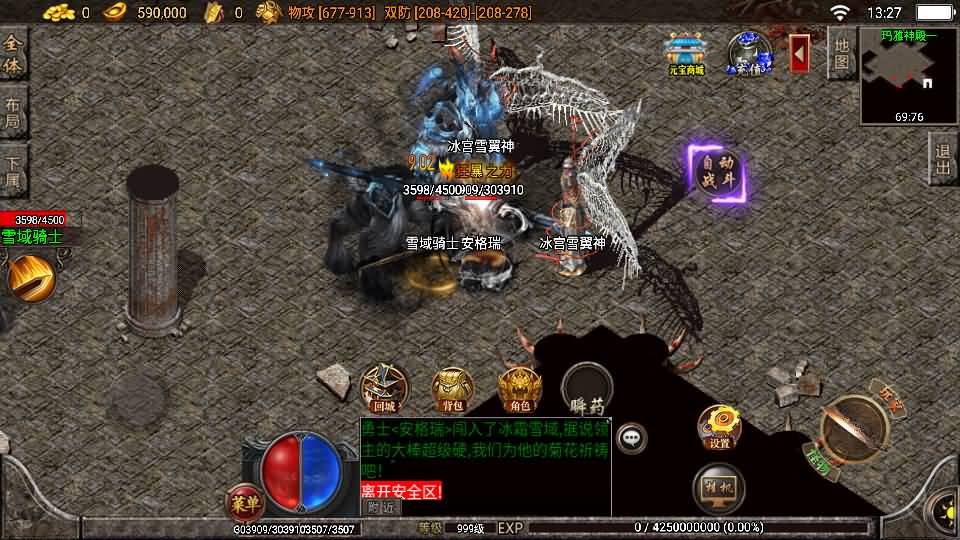960x540 pixels.
Task: Select the 下属 subordinates tab
Action: [x=13, y=171]
